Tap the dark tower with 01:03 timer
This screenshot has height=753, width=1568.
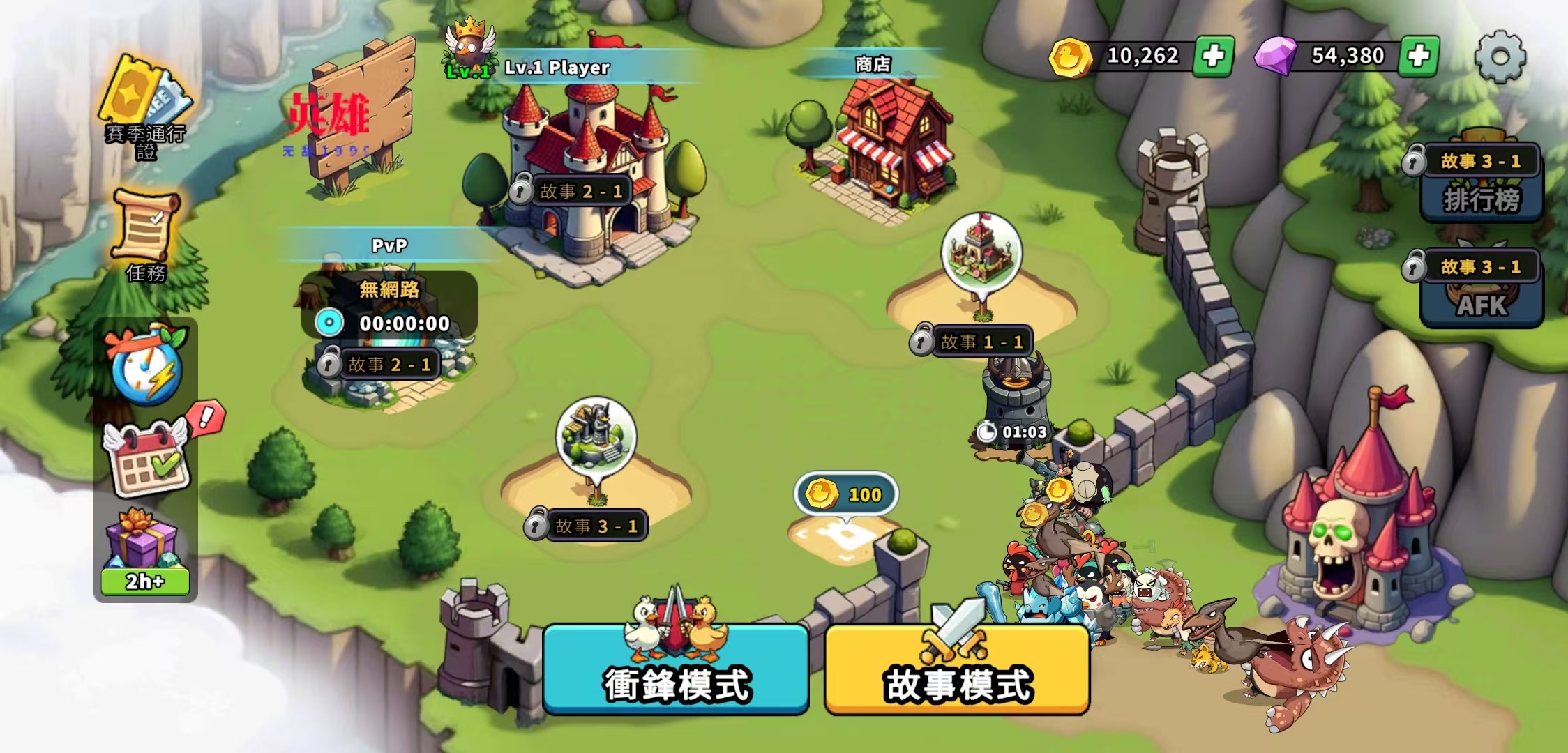[1015, 397]
